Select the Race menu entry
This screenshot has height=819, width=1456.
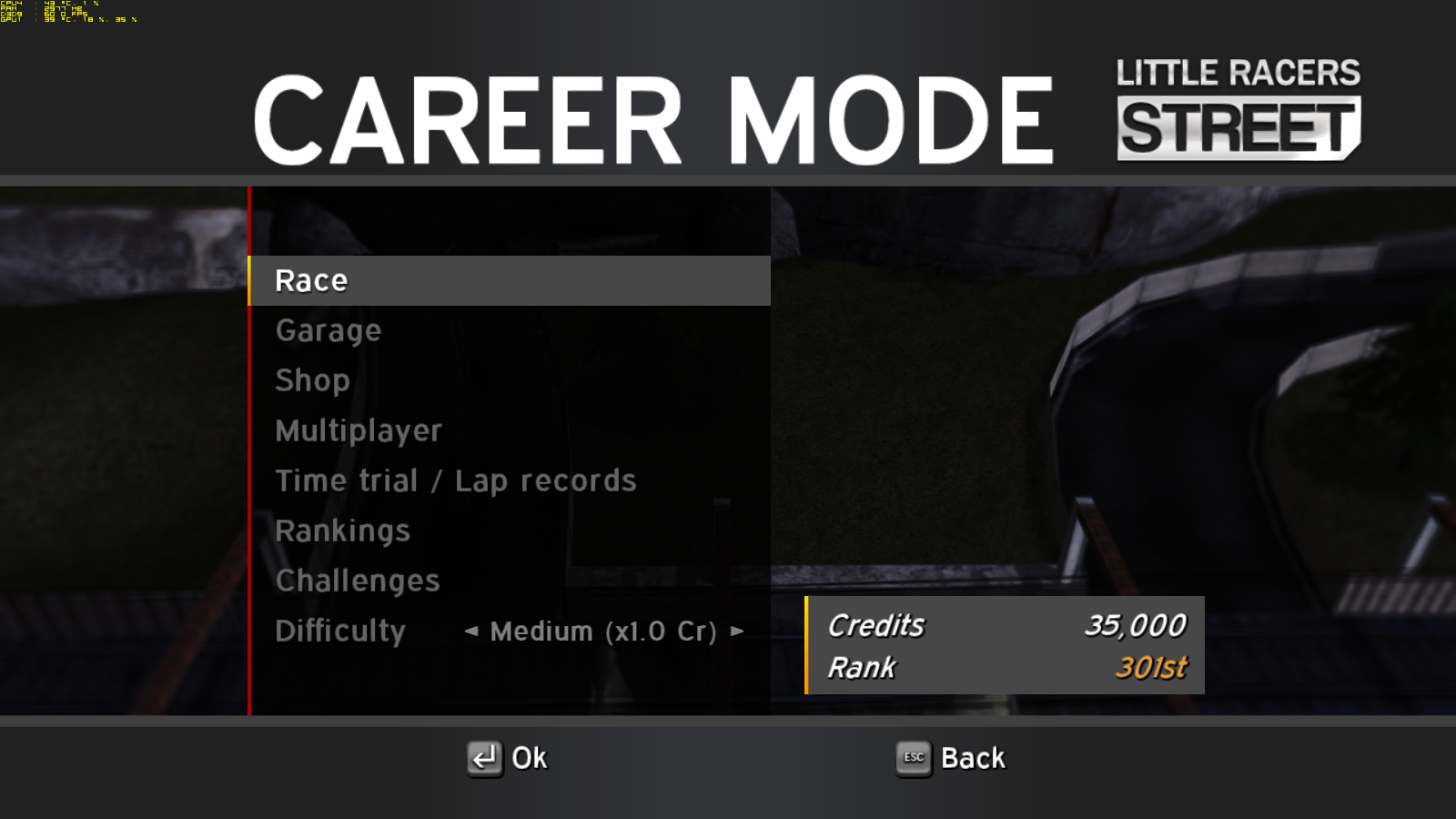coord(311,281)
